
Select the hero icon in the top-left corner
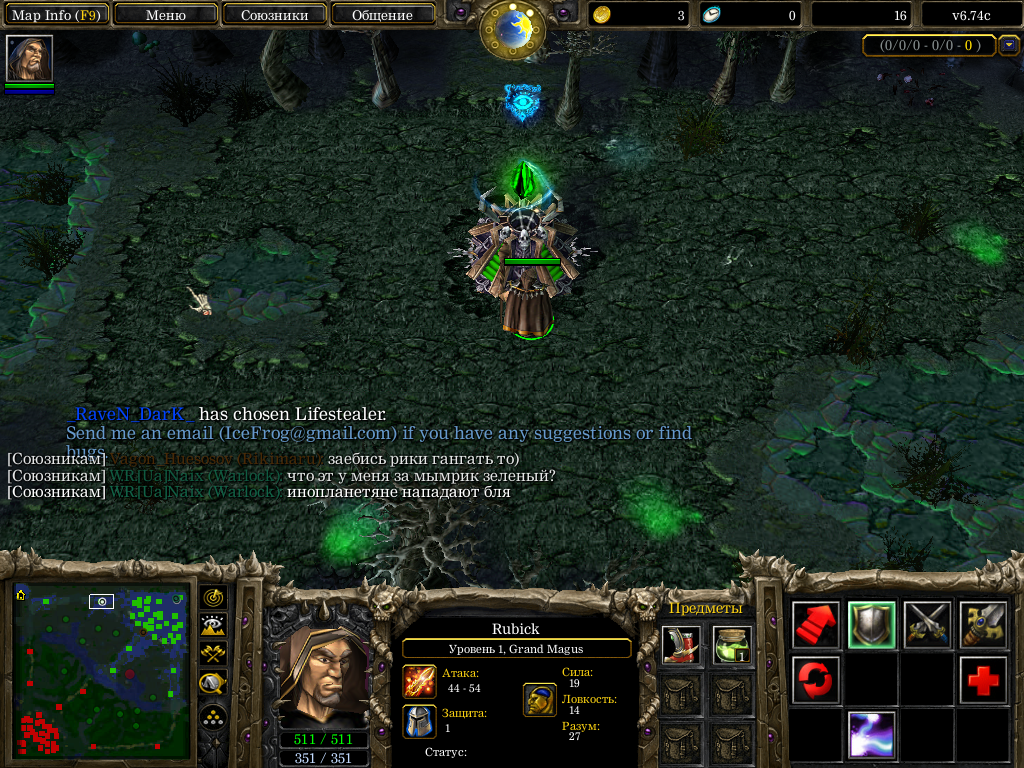point(29,59)
